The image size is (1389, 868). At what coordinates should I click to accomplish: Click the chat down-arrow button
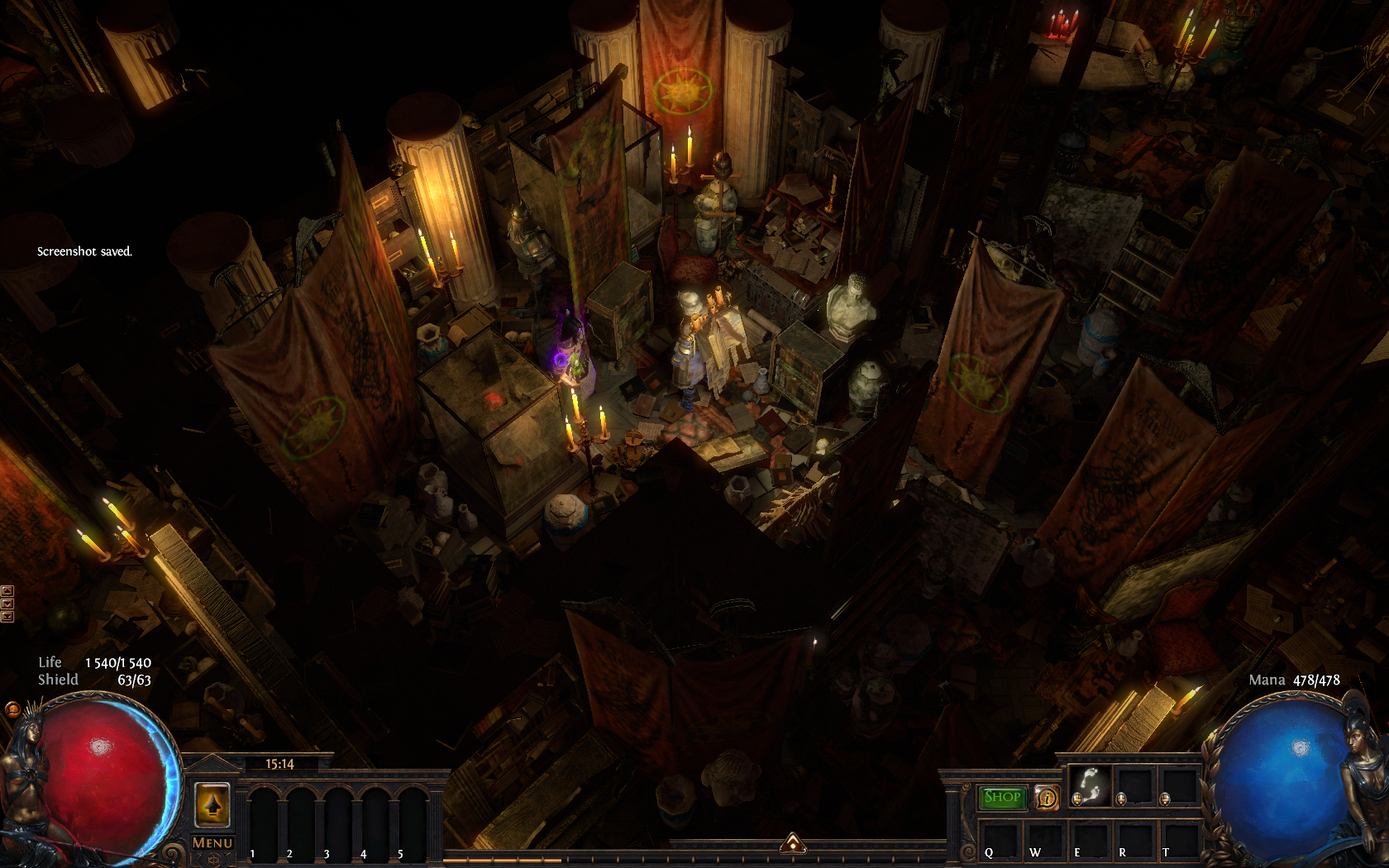[x=7, y=603]
